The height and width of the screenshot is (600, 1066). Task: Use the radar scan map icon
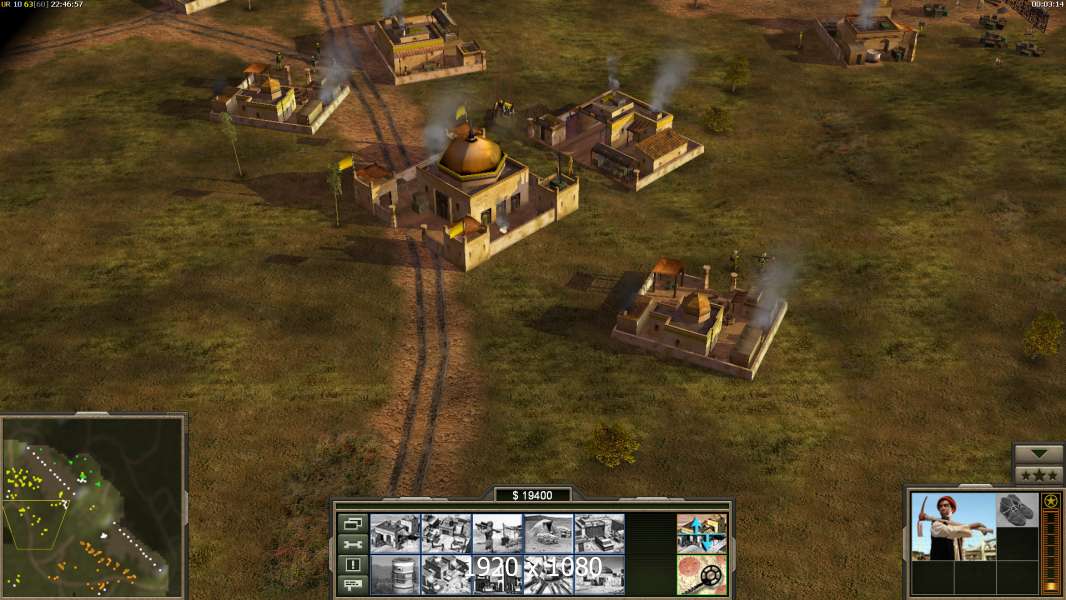[x=701, y=574]
